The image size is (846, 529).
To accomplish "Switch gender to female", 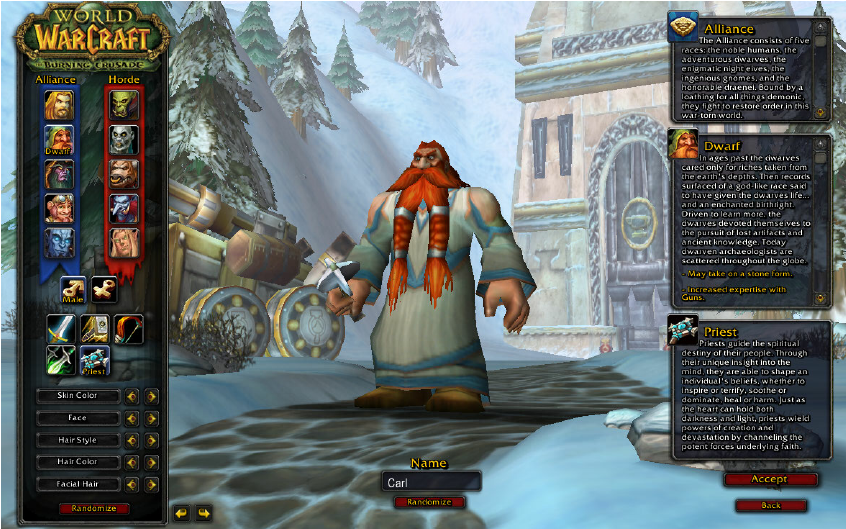I will (105, 290).
